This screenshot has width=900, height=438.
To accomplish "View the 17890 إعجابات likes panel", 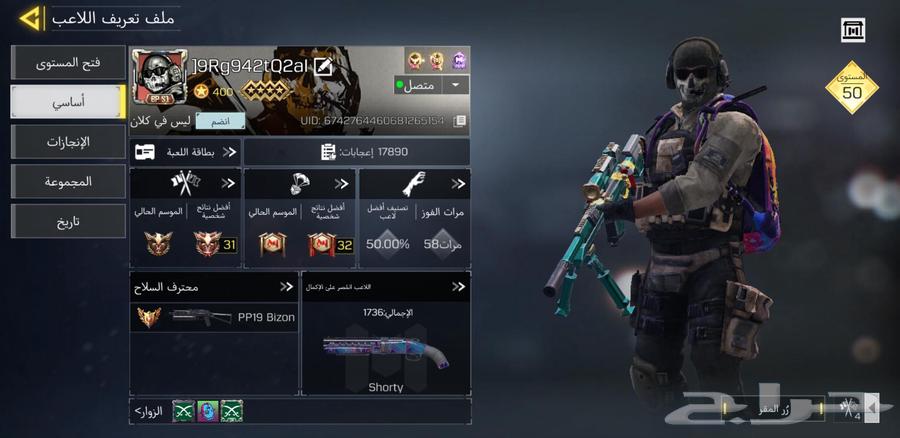I will [356, 152].
